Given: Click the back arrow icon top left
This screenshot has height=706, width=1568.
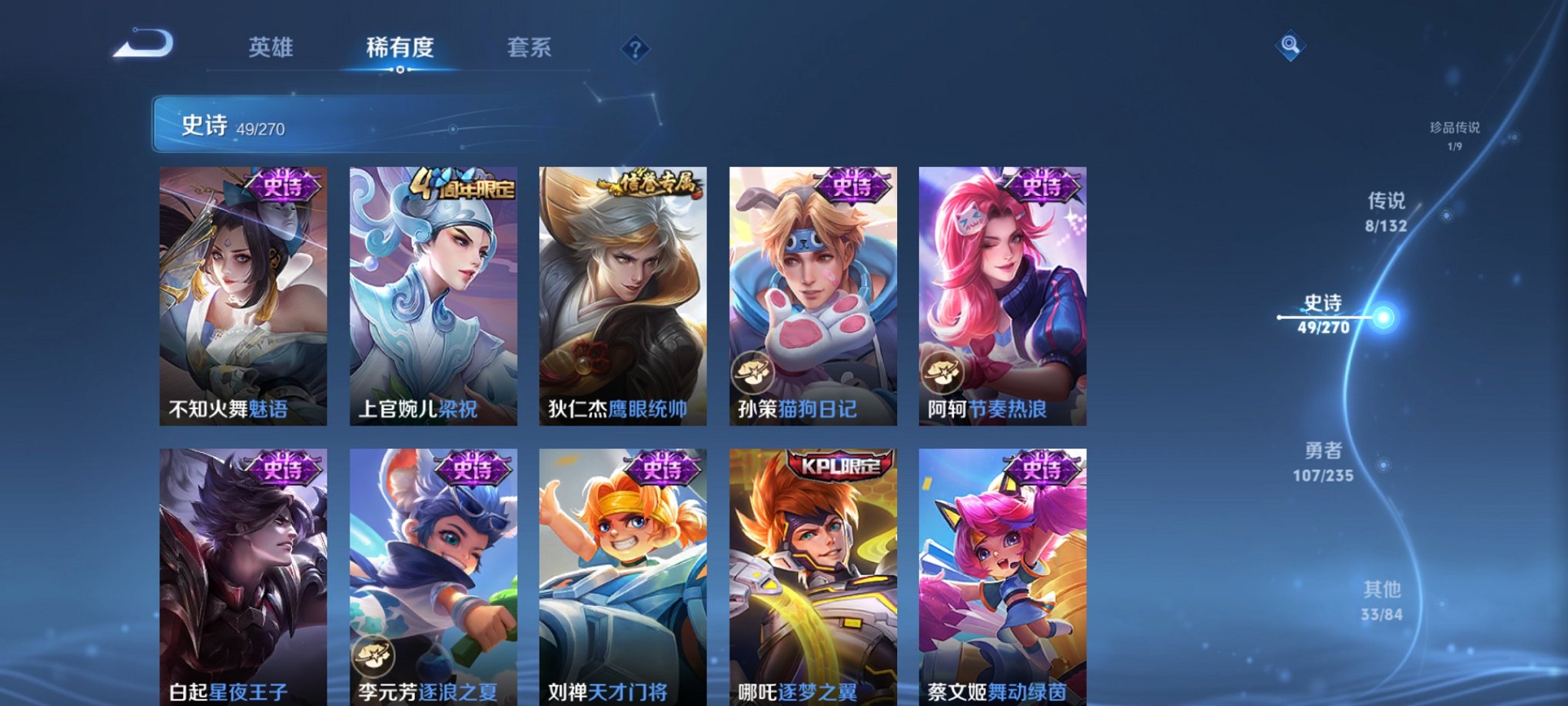Looking at the screenshot, I should click(x=144, y=42).
